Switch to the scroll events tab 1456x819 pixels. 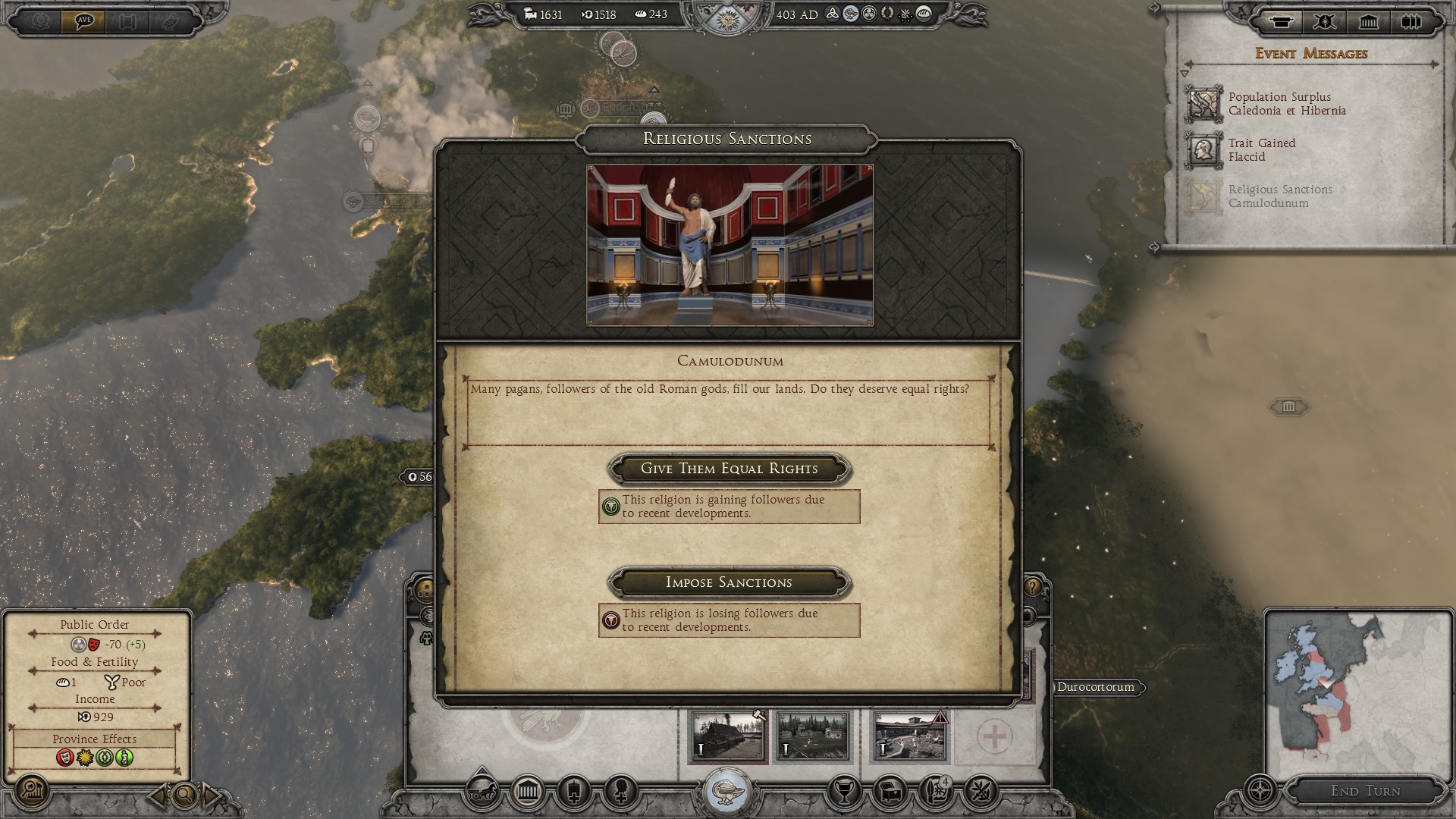(1282, 21)
